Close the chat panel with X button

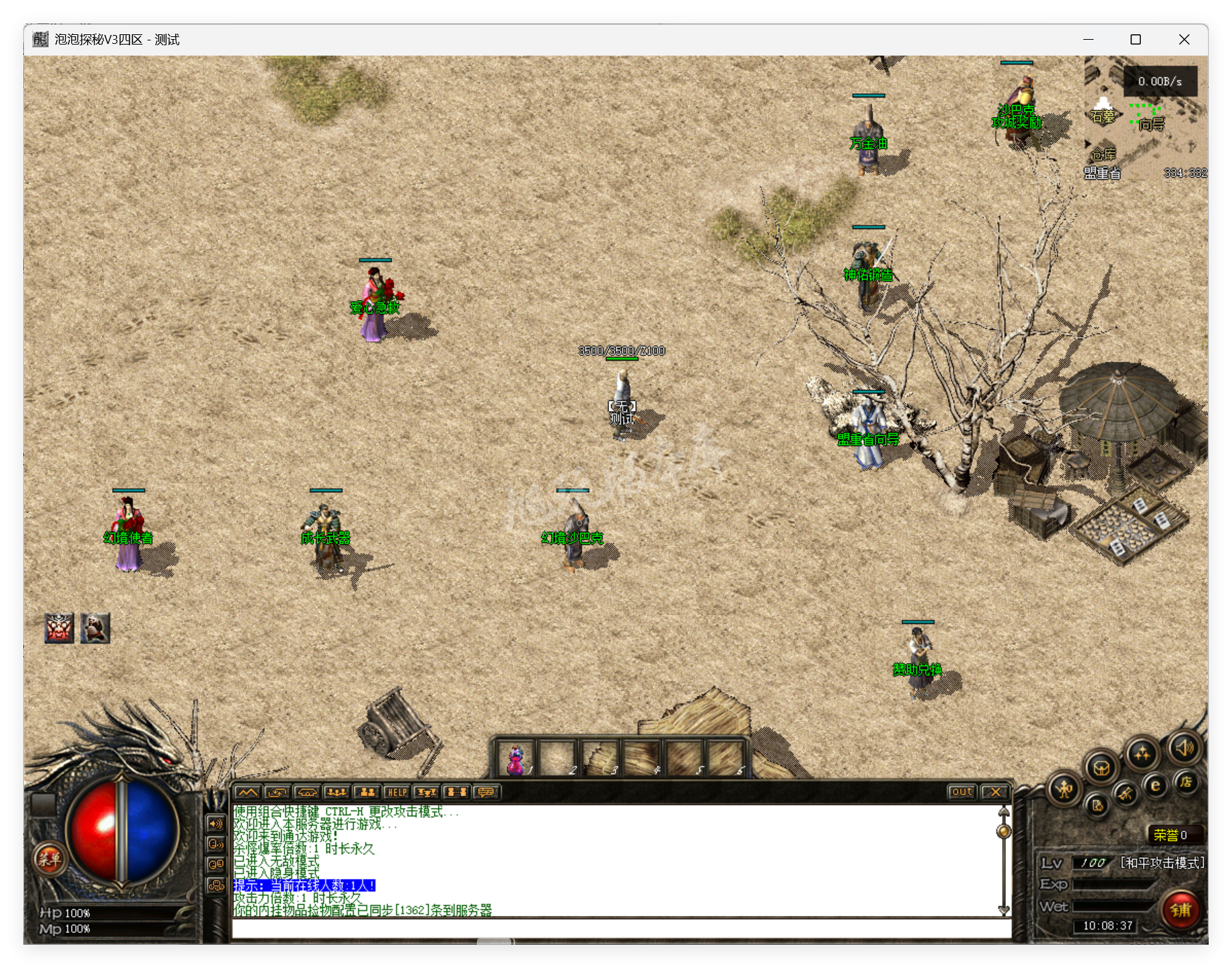[x=995, y=792]
